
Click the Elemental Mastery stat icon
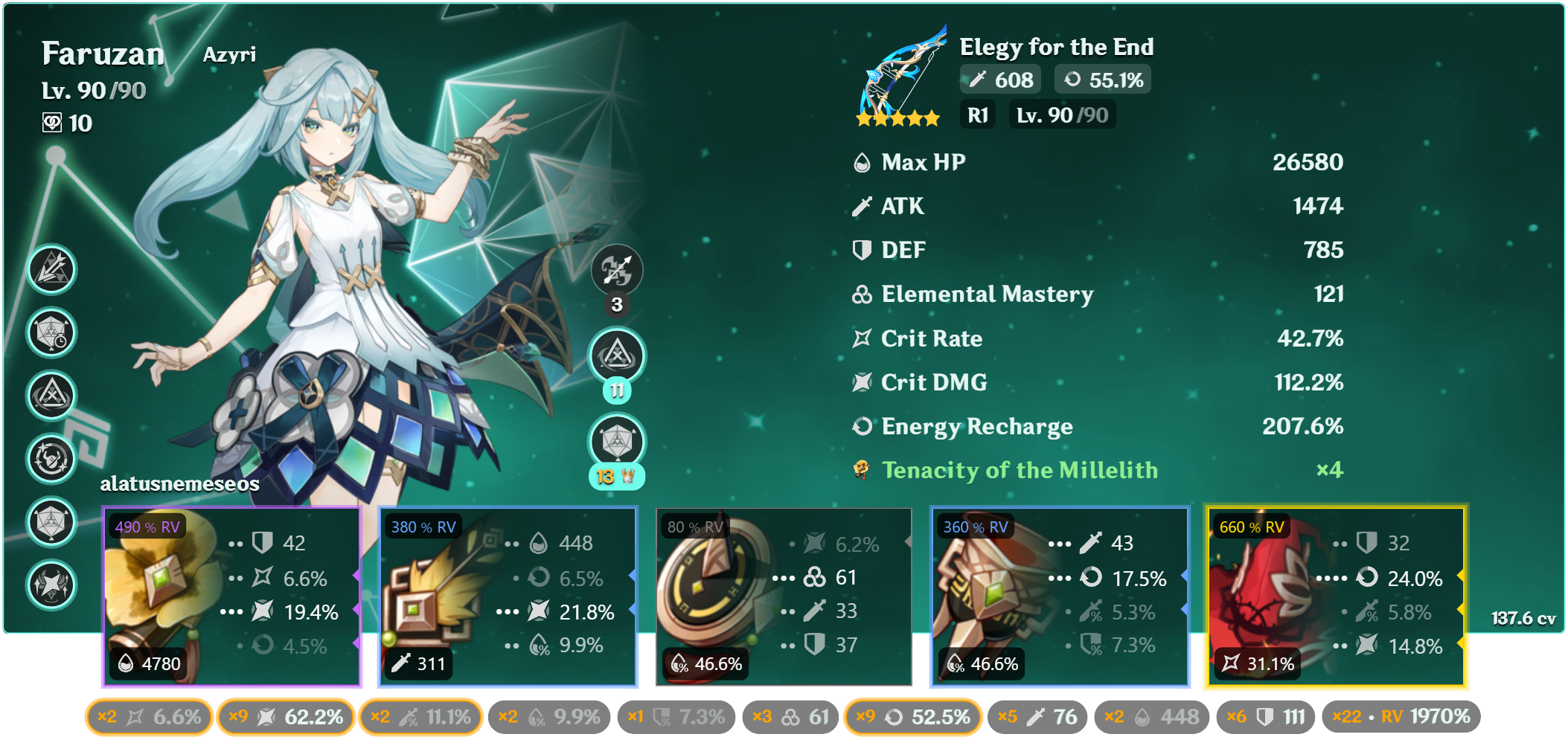click(861, 295)
